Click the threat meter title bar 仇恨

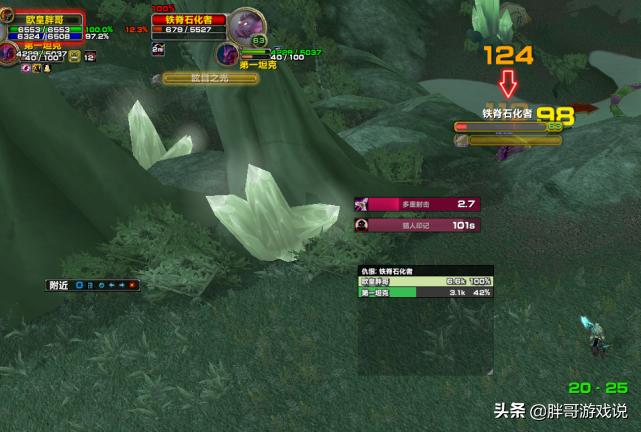[x=426, y=271]
